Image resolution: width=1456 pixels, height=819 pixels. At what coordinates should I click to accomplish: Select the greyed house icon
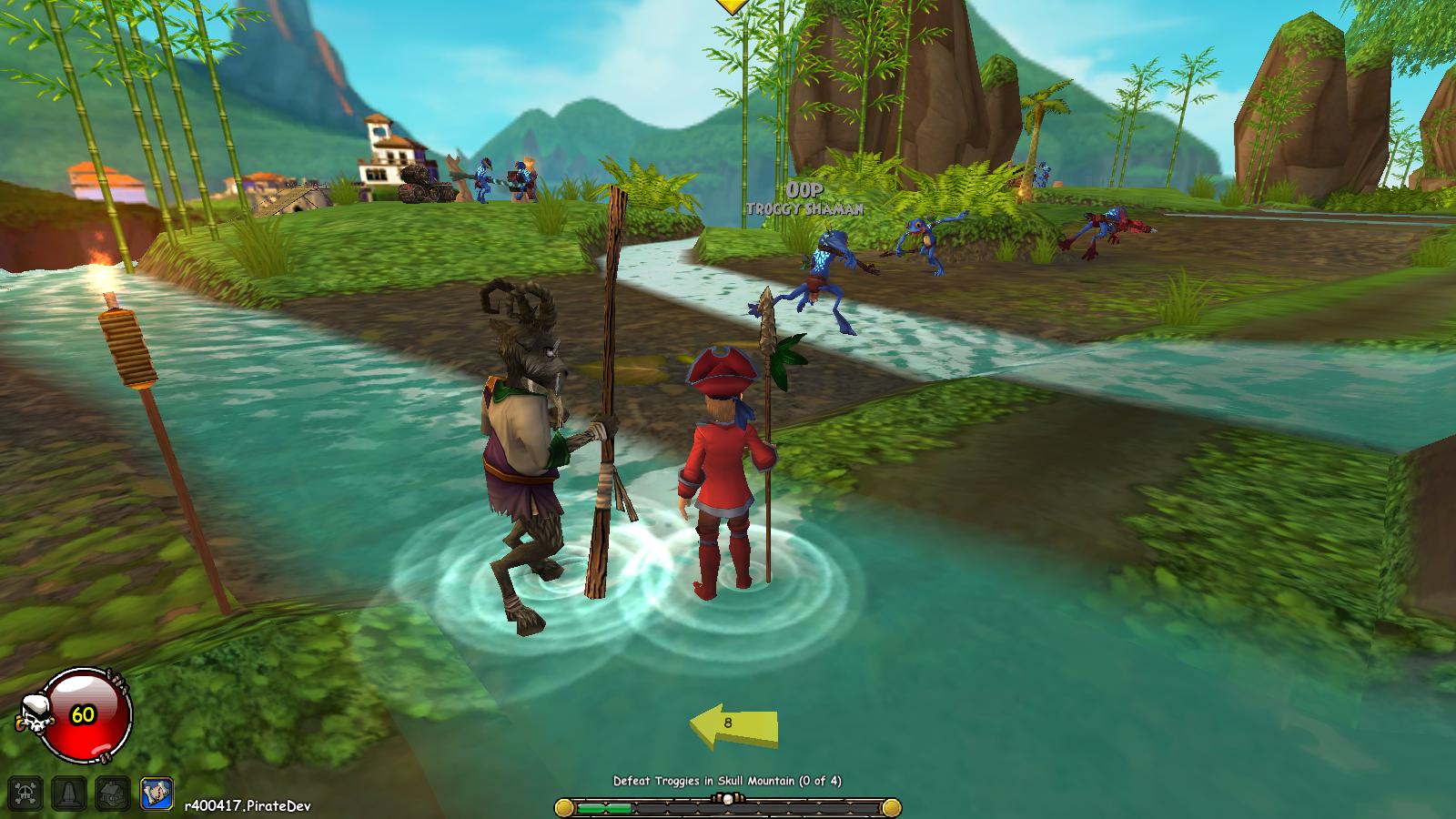(x=113, y=794)
